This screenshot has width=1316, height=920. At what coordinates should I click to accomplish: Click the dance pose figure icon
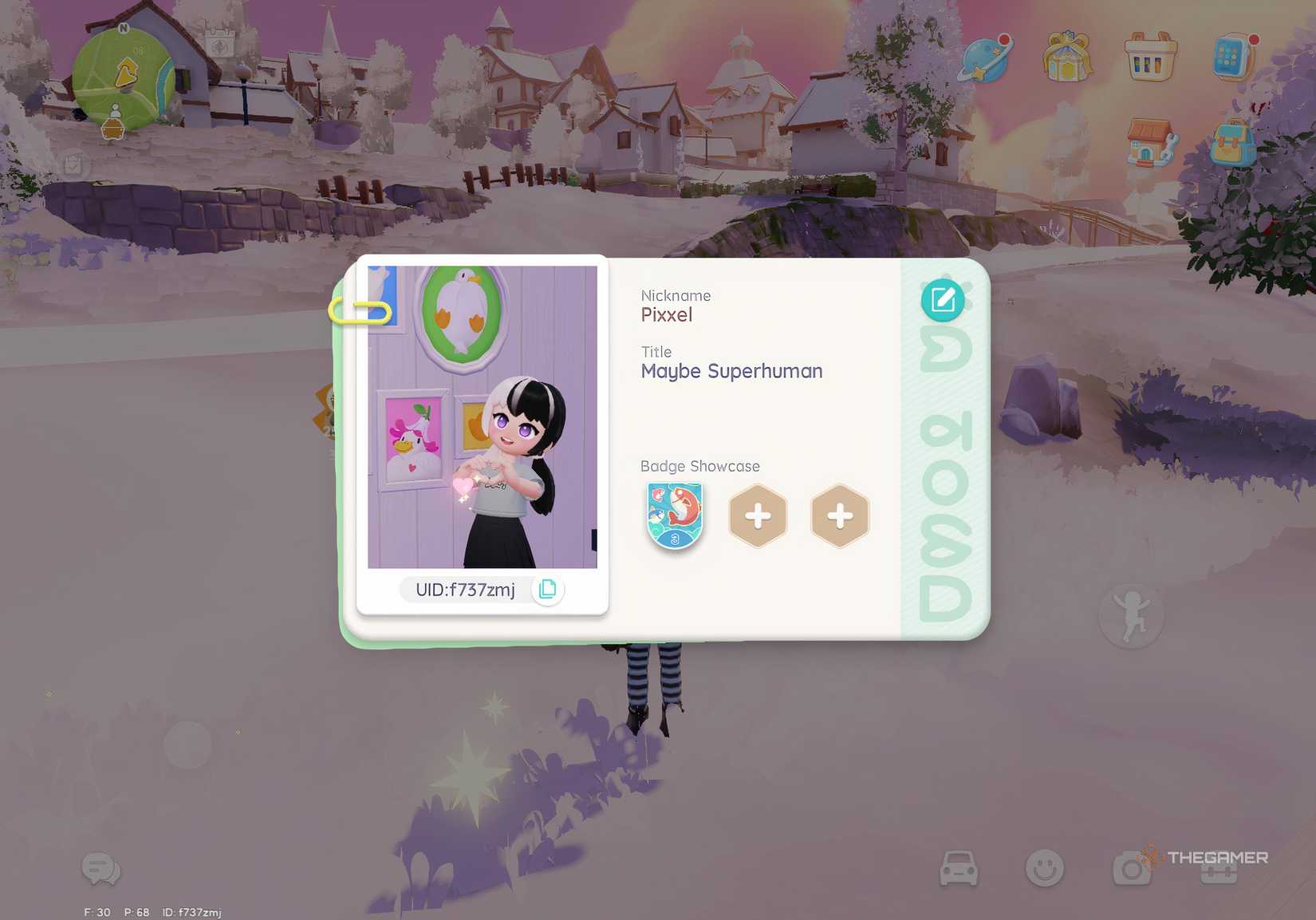point(1132,614)
